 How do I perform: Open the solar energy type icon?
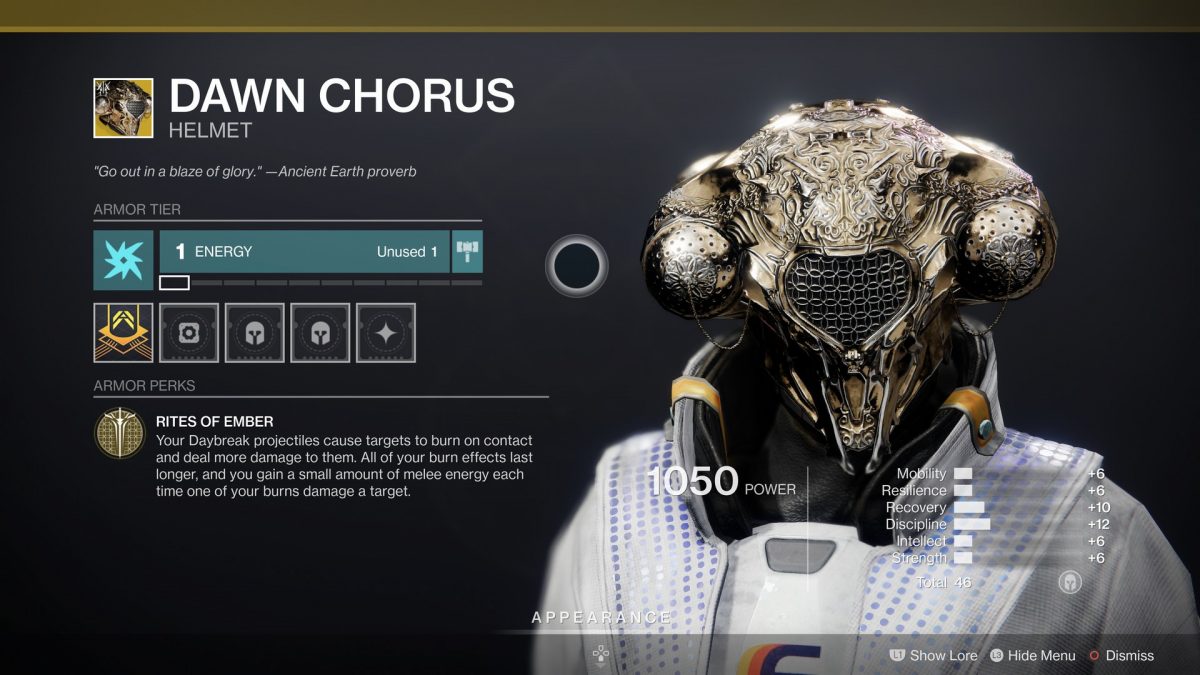click(x=123, y=260)
